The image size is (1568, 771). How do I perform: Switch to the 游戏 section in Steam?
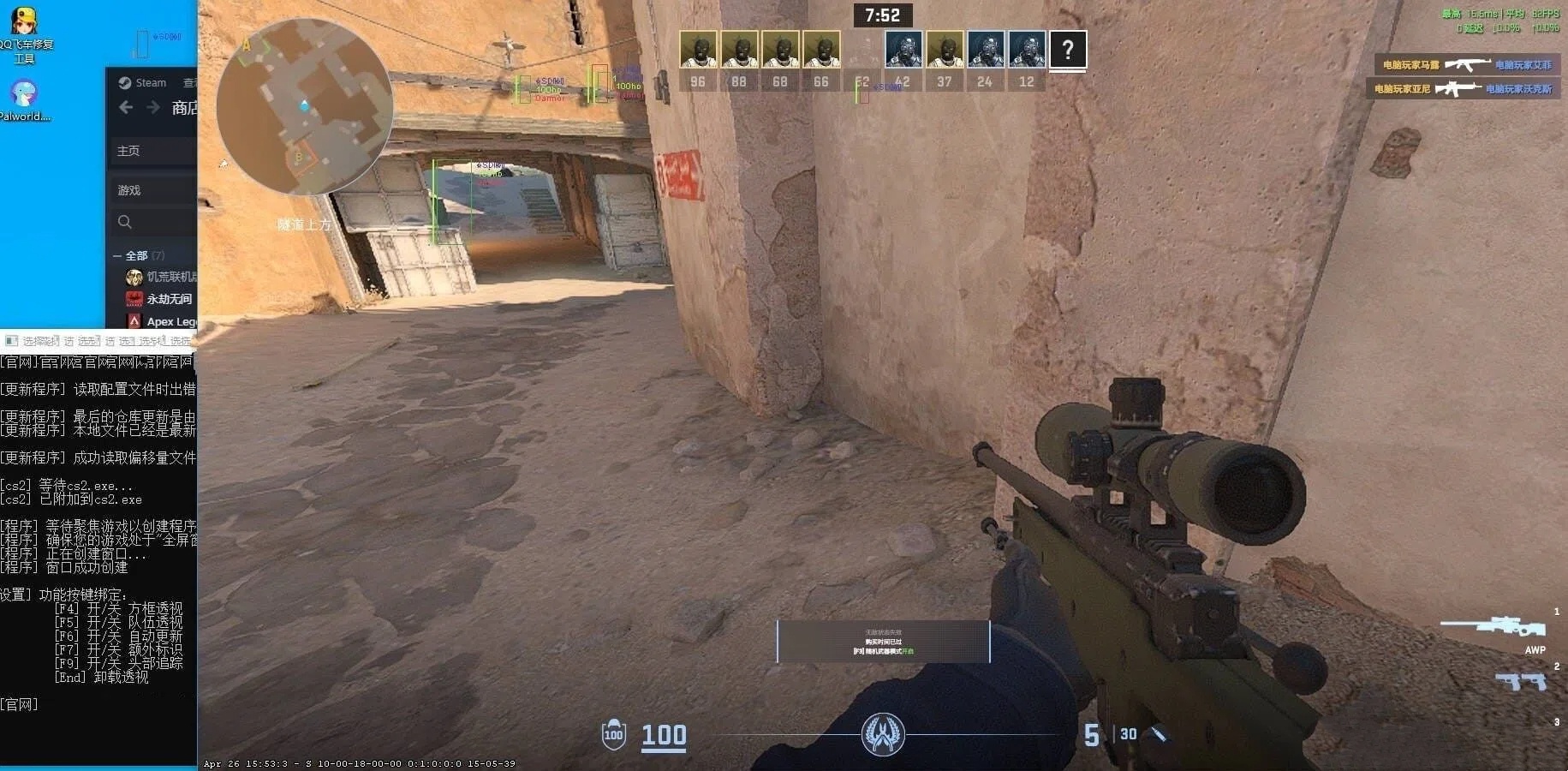[x=128, y=190]
